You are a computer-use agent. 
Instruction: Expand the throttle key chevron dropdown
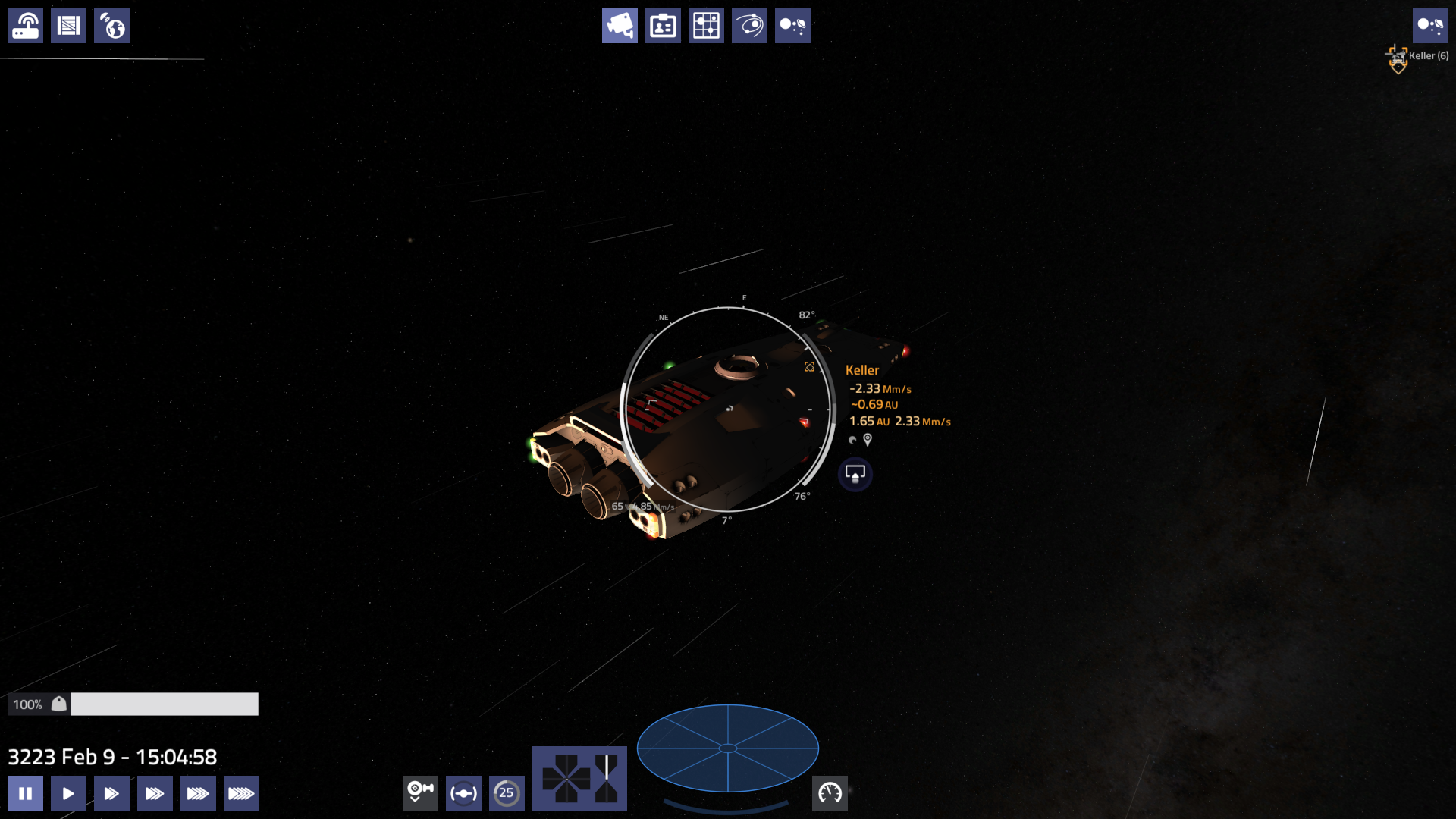(x=420, y=793)
